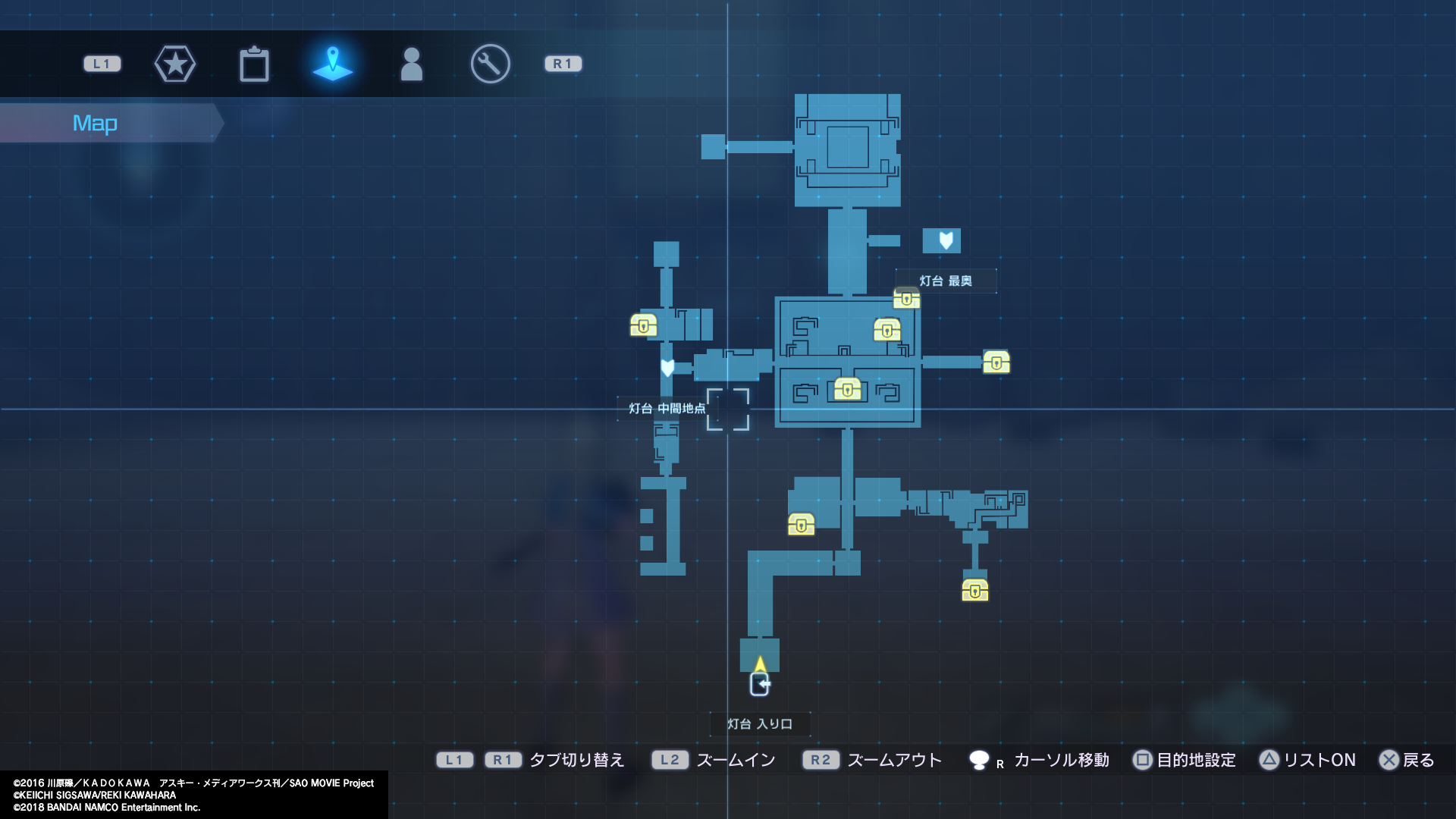Select the fast travel icon at 灯台 入り口
1456x819 pixels.
point(761,683)
